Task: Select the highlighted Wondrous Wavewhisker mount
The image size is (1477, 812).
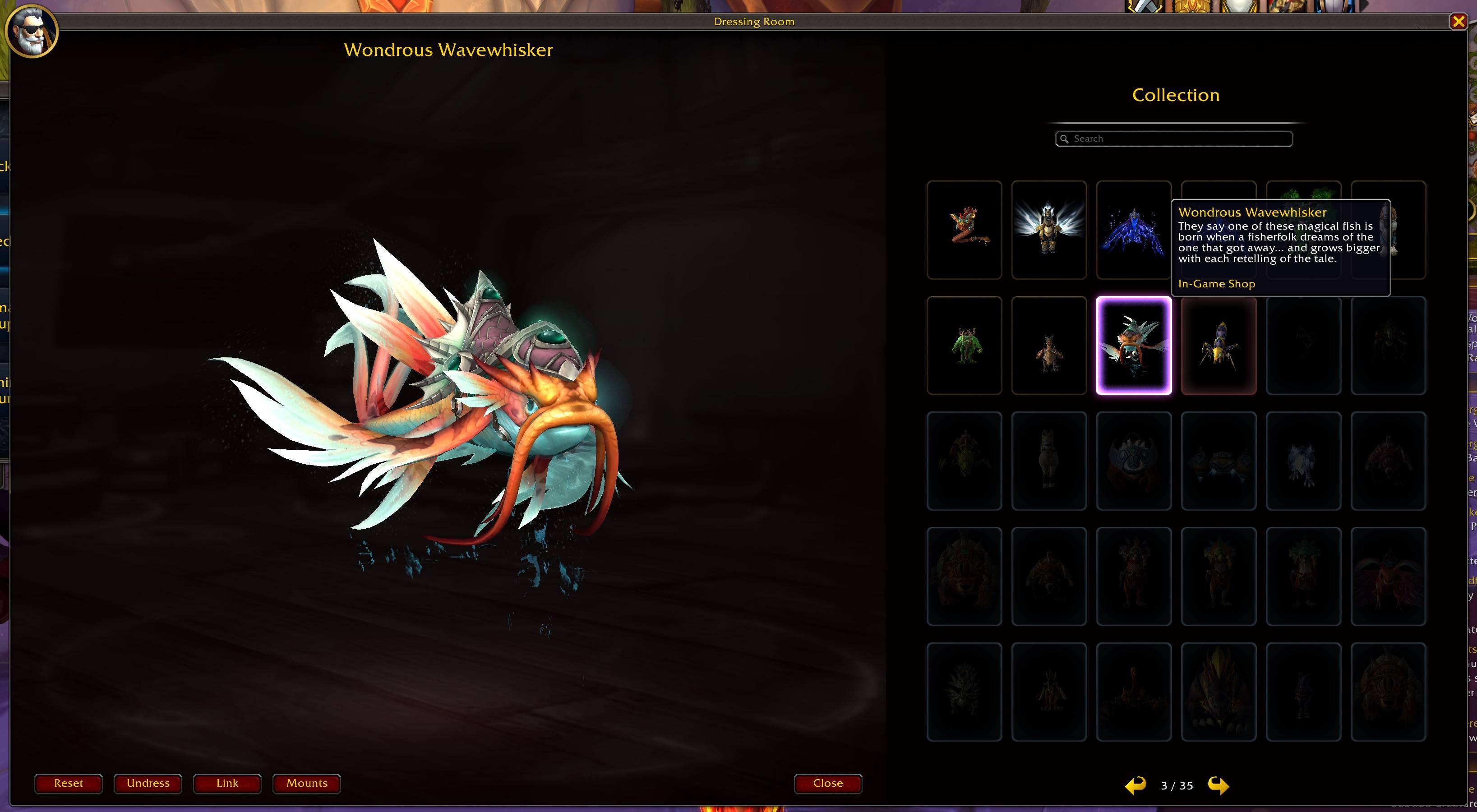Action: 1134,345
